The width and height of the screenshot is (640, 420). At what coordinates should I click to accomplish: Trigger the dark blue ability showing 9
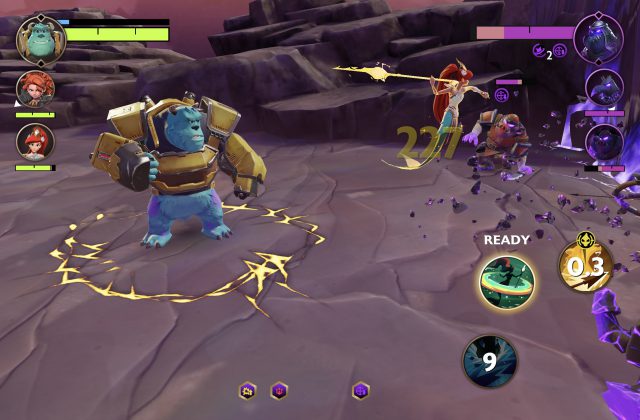489,360
